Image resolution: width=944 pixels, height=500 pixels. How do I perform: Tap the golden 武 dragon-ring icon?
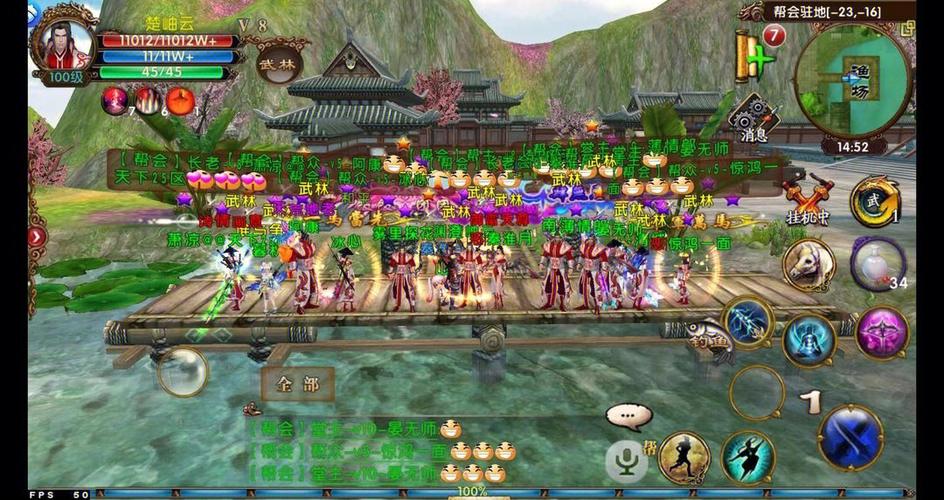874,203
